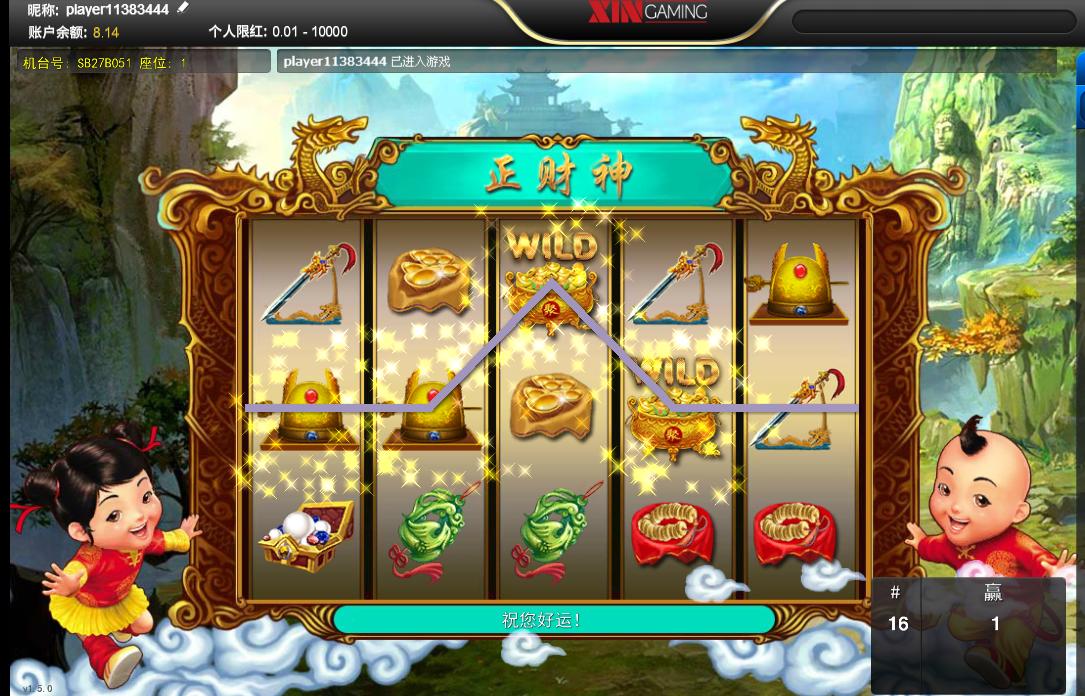The width and height of the screenshot is (1085, 696).
Task: Edit nickname with the pencil icon
Action: coord(182,9)
